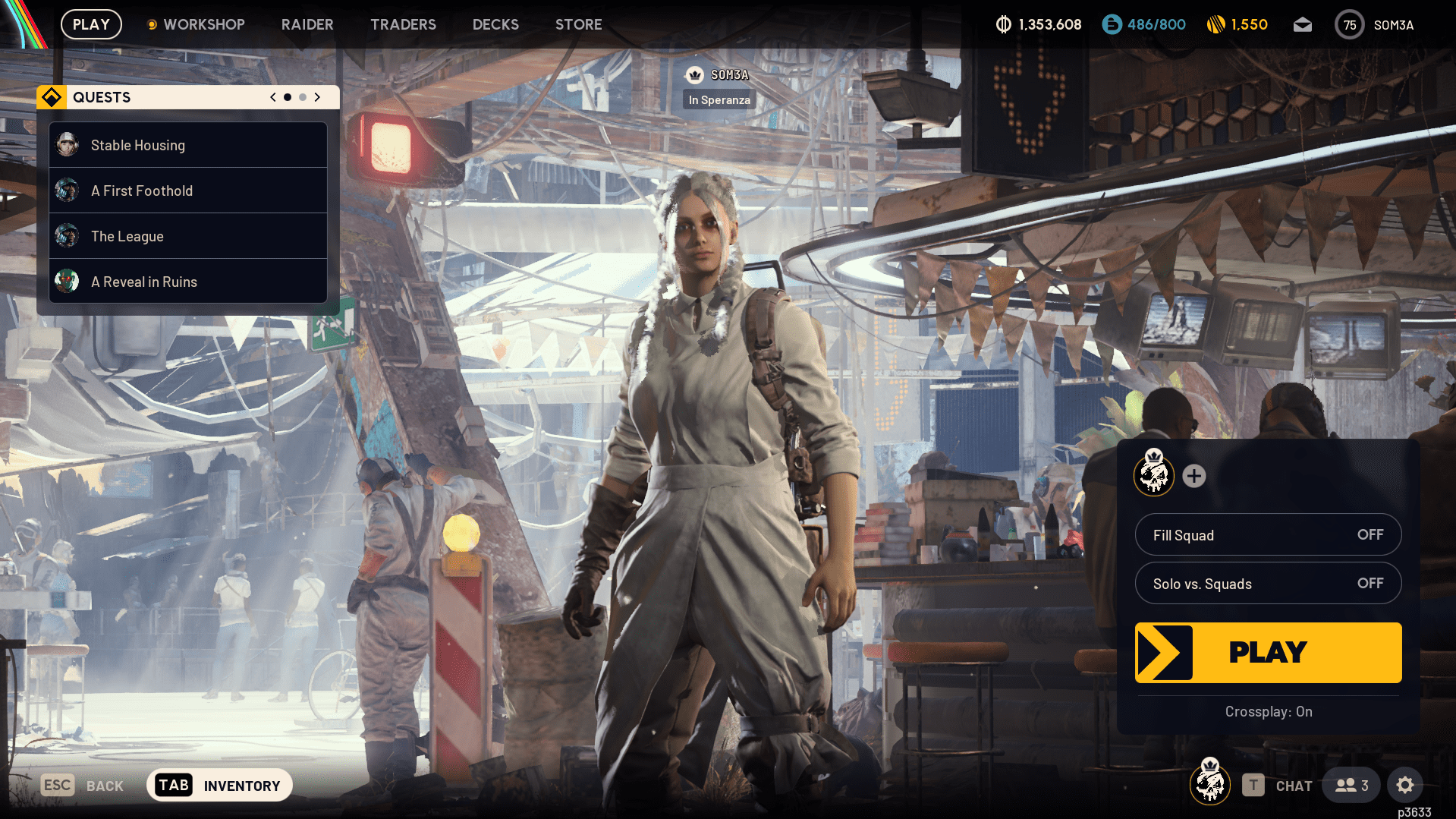Click the plus button to invite a squadmate
1456x819 pixels.
(1194, 476)
